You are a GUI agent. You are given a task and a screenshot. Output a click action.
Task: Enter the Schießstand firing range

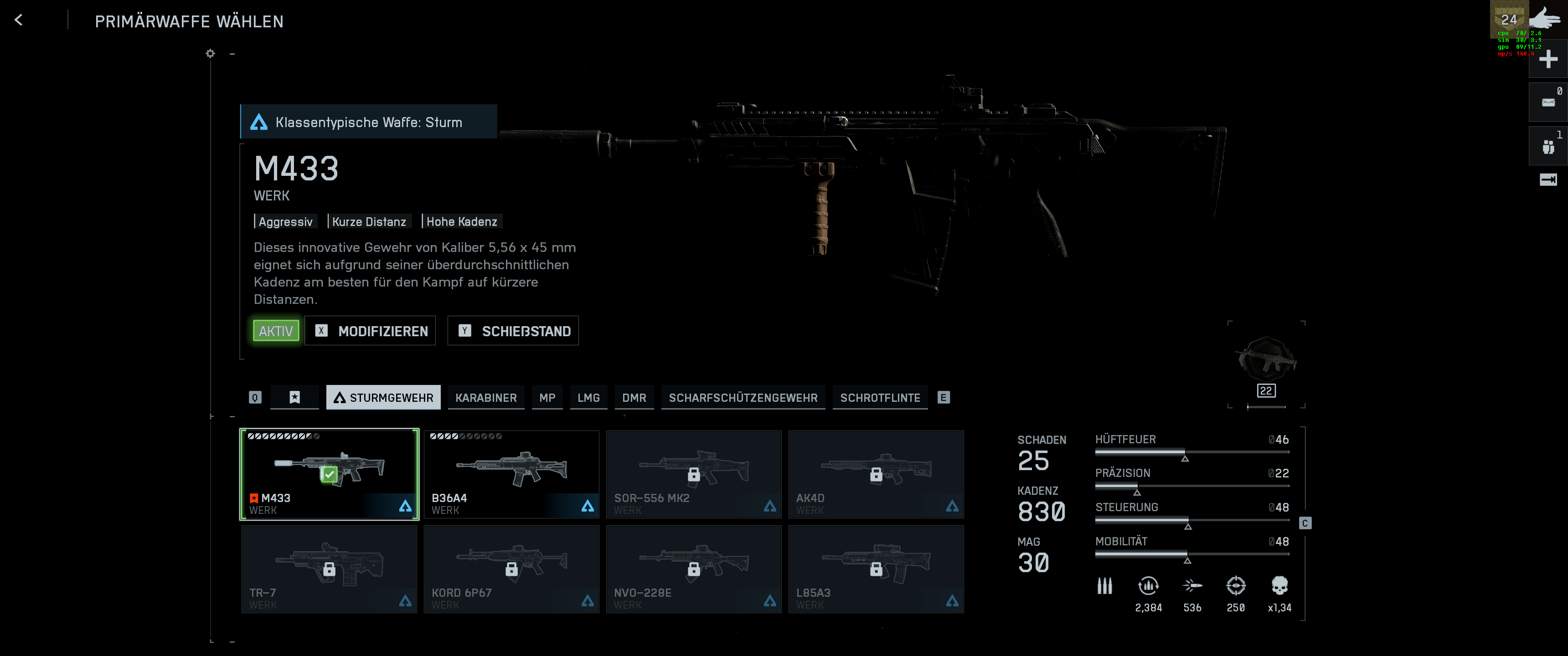pyautogui.click(x=513, y=331)
